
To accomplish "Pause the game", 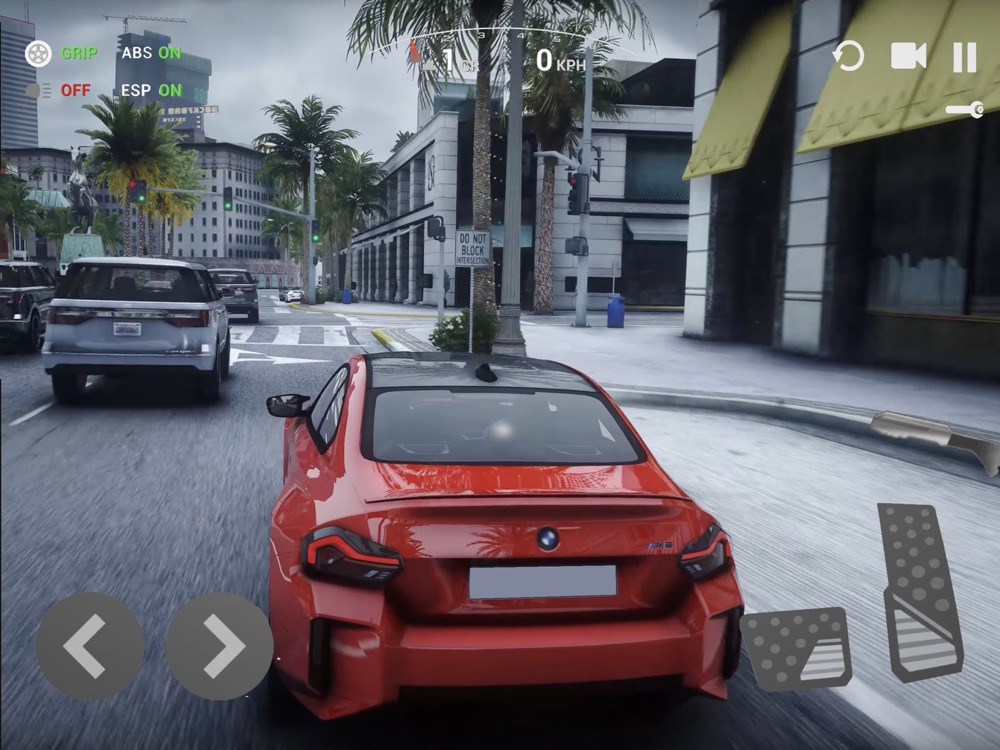I will pyautogui.click(x=964, y=57).
